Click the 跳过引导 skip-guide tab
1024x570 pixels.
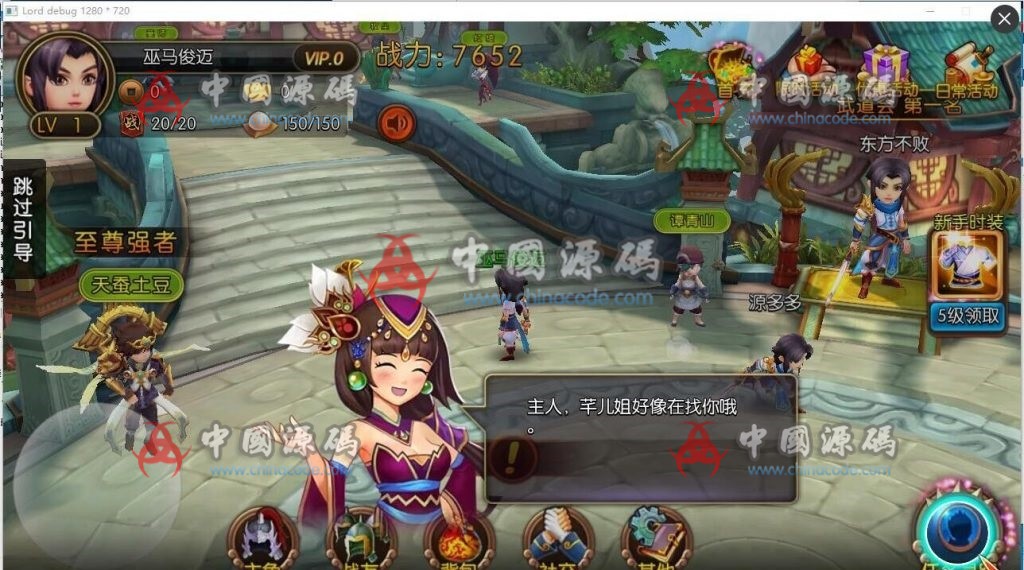[23, 218]
